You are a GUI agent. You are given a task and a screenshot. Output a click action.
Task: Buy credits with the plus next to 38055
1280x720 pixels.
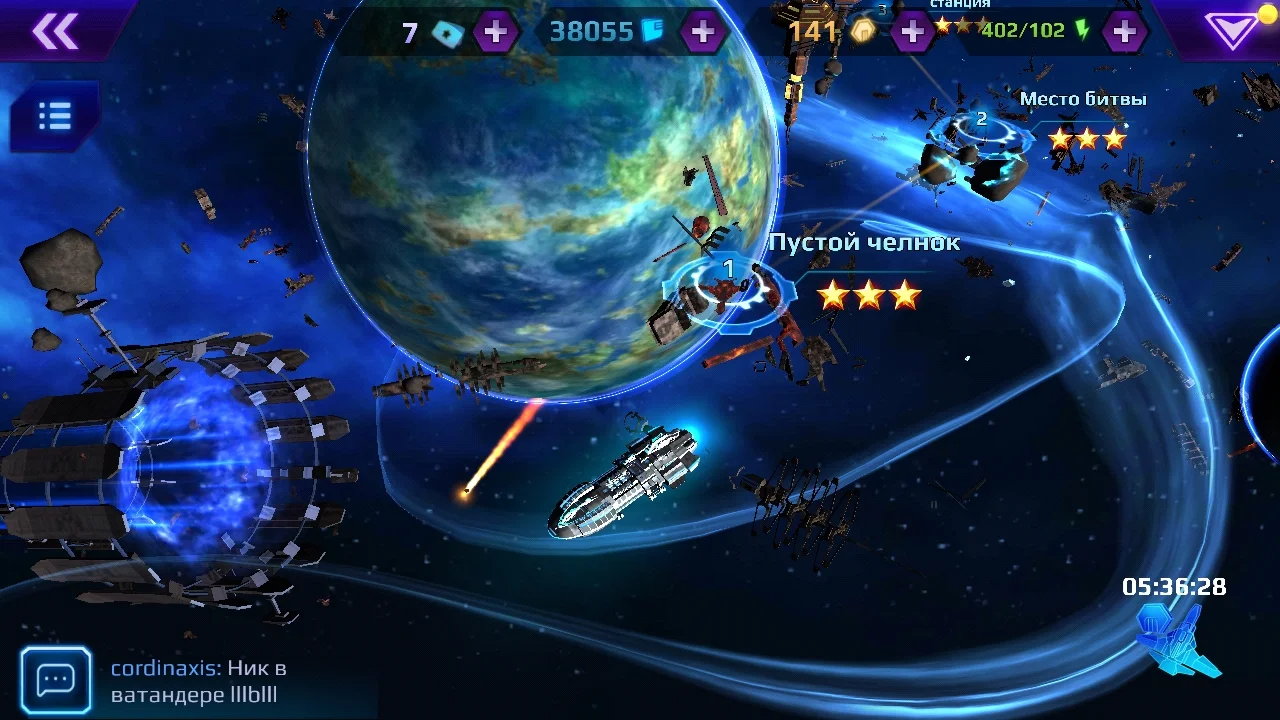click(x=703, y=31)
